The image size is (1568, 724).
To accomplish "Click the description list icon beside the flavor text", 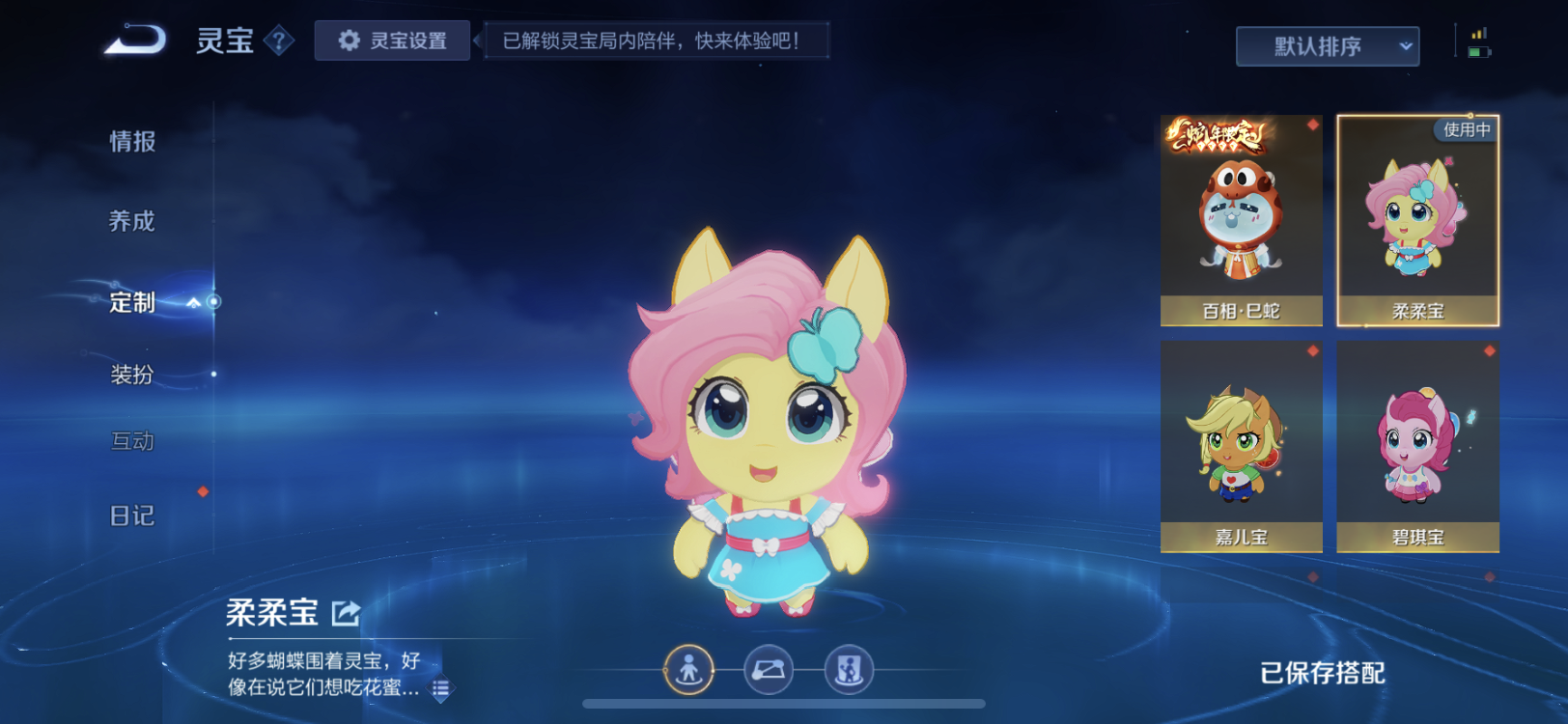I will tap(441, 689).
